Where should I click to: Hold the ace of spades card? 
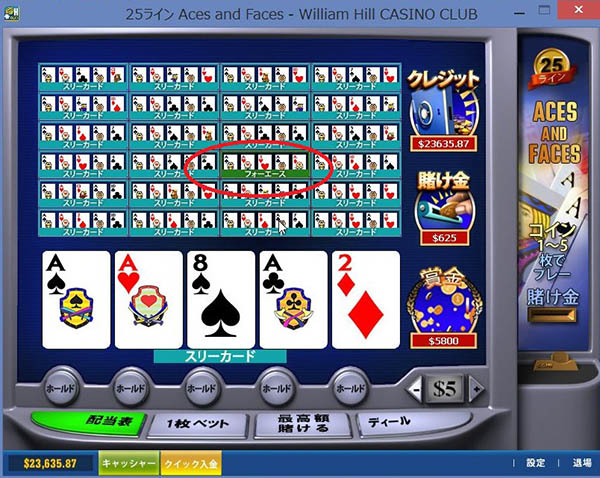[76, 297]
